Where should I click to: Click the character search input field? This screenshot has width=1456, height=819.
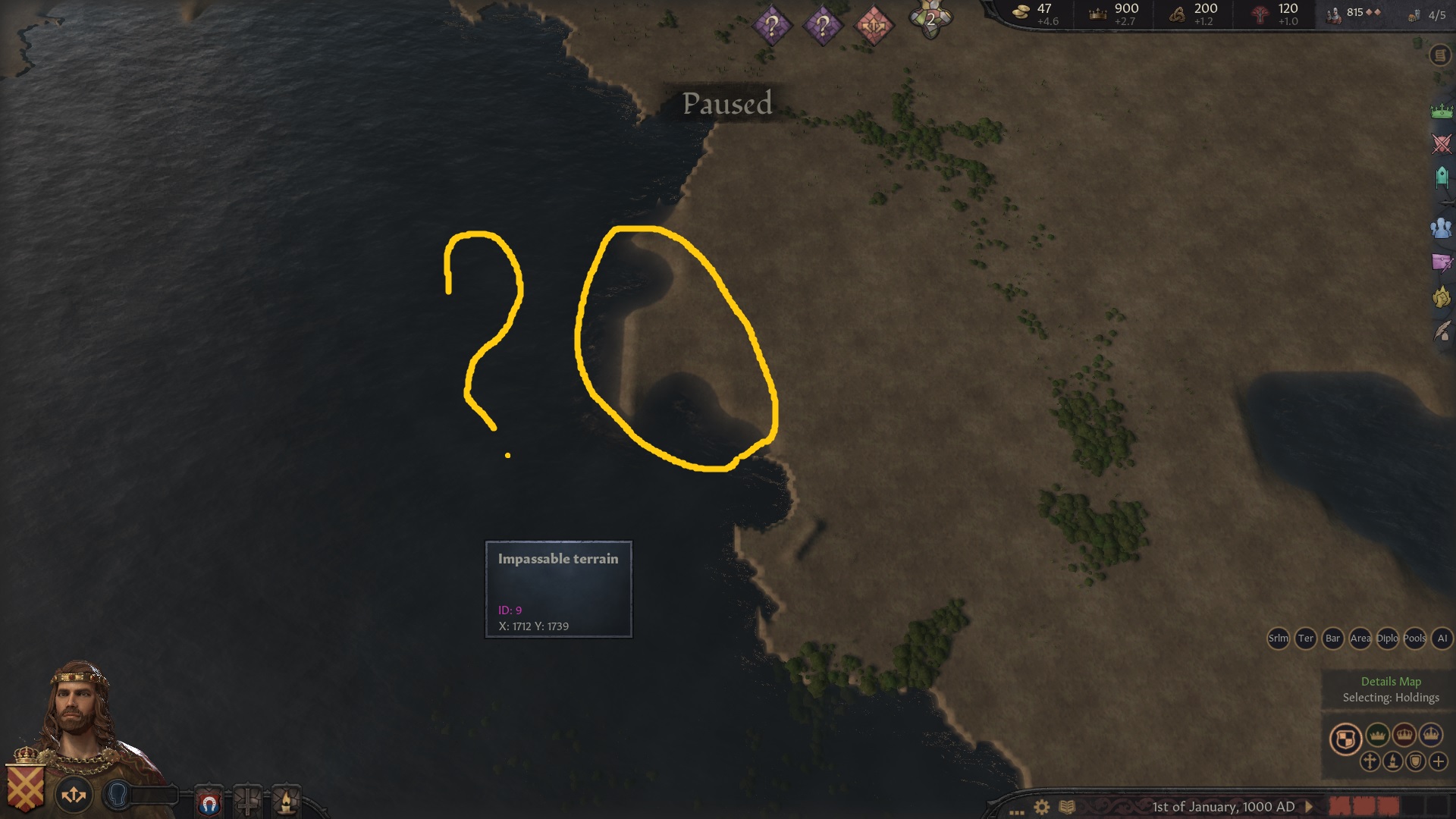[x=155, y=794]
